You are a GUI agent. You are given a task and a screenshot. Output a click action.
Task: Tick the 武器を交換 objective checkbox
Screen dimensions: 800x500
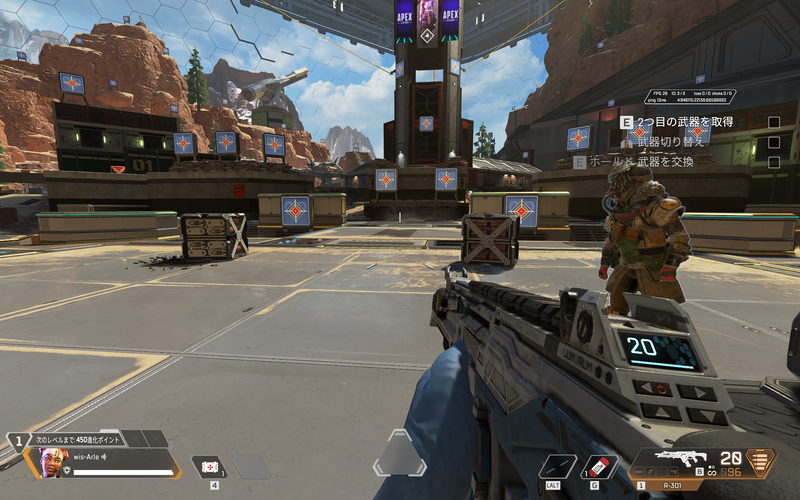pyautogui.click(x=773, y=162)
